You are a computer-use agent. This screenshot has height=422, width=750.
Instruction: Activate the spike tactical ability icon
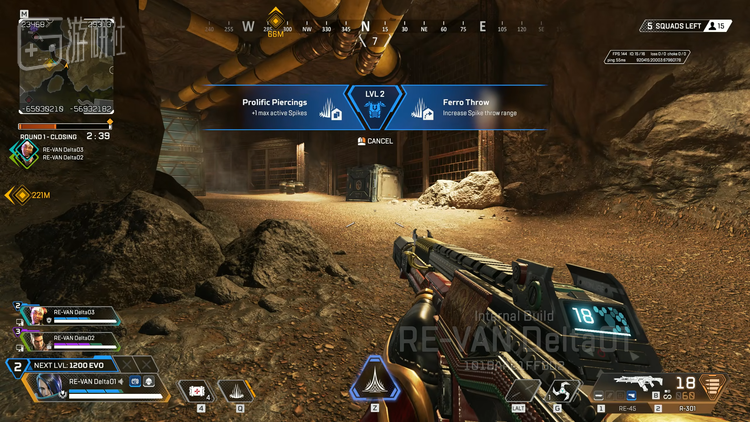click(236, 390)
